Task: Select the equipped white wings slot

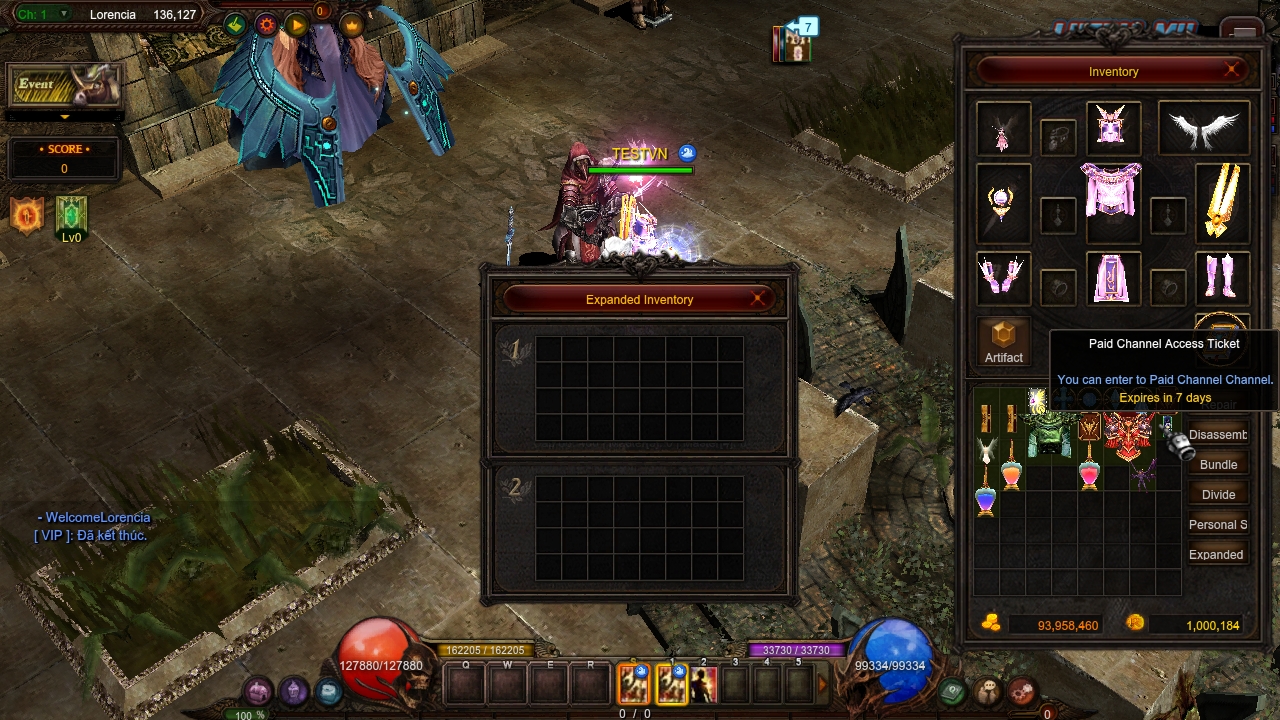Action: pos(1204,128)
